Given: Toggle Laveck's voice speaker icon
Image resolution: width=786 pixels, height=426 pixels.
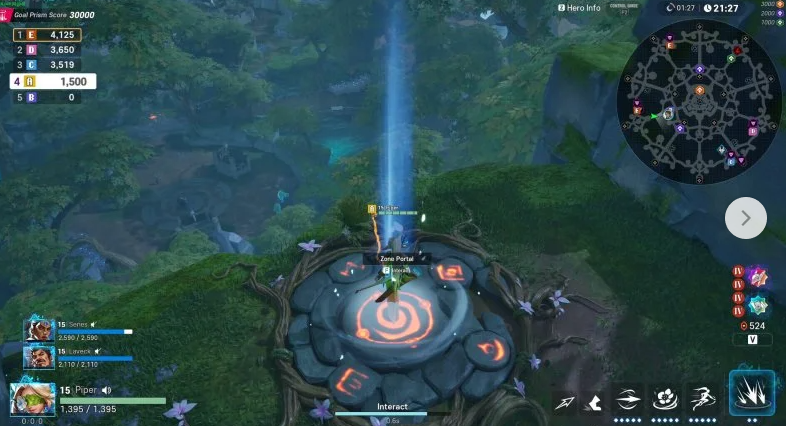Looking at the screenshot, I should [97, 351].
